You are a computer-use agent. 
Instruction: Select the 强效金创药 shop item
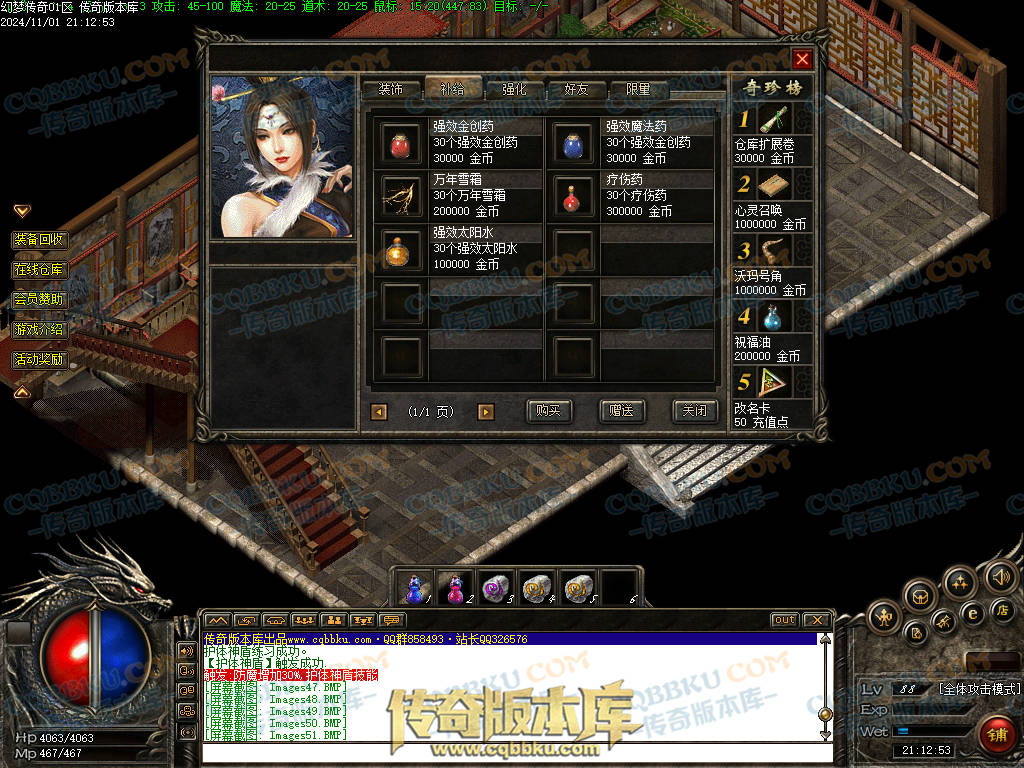click(402, 143)
